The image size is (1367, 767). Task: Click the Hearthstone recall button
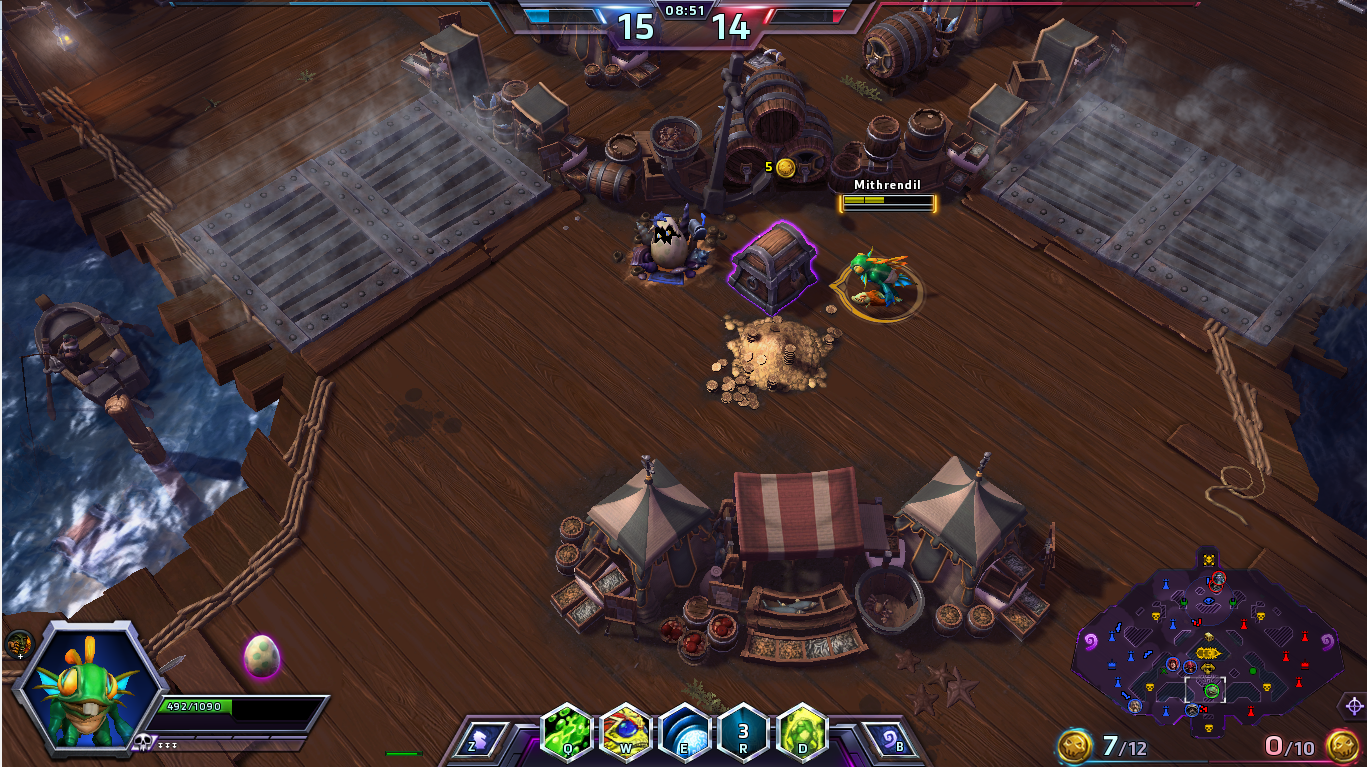pos(885,742)
